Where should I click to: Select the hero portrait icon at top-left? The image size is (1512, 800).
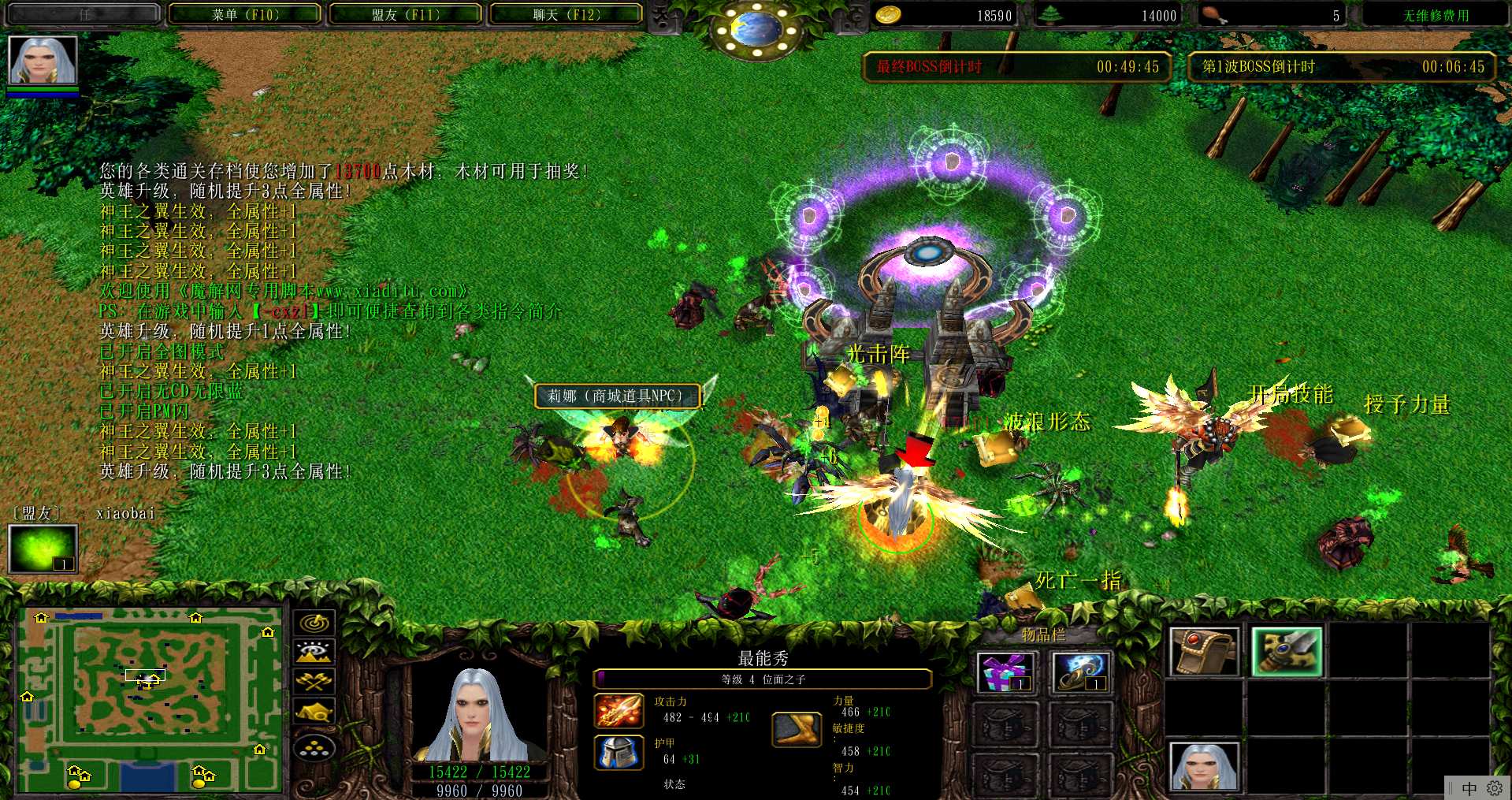[43, 61]
